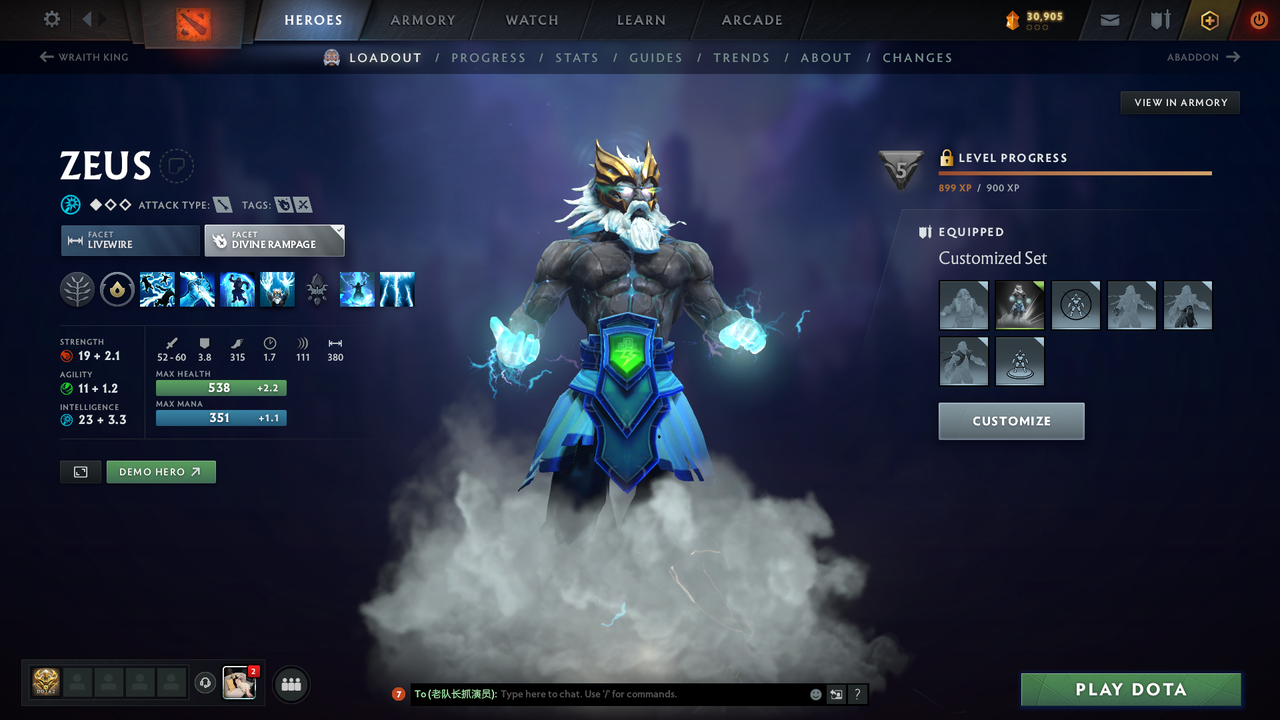Image resolution: width=1280 pixels, height=720 pixels.
Task: Select the power button icon
Action: click(1258, 19)
